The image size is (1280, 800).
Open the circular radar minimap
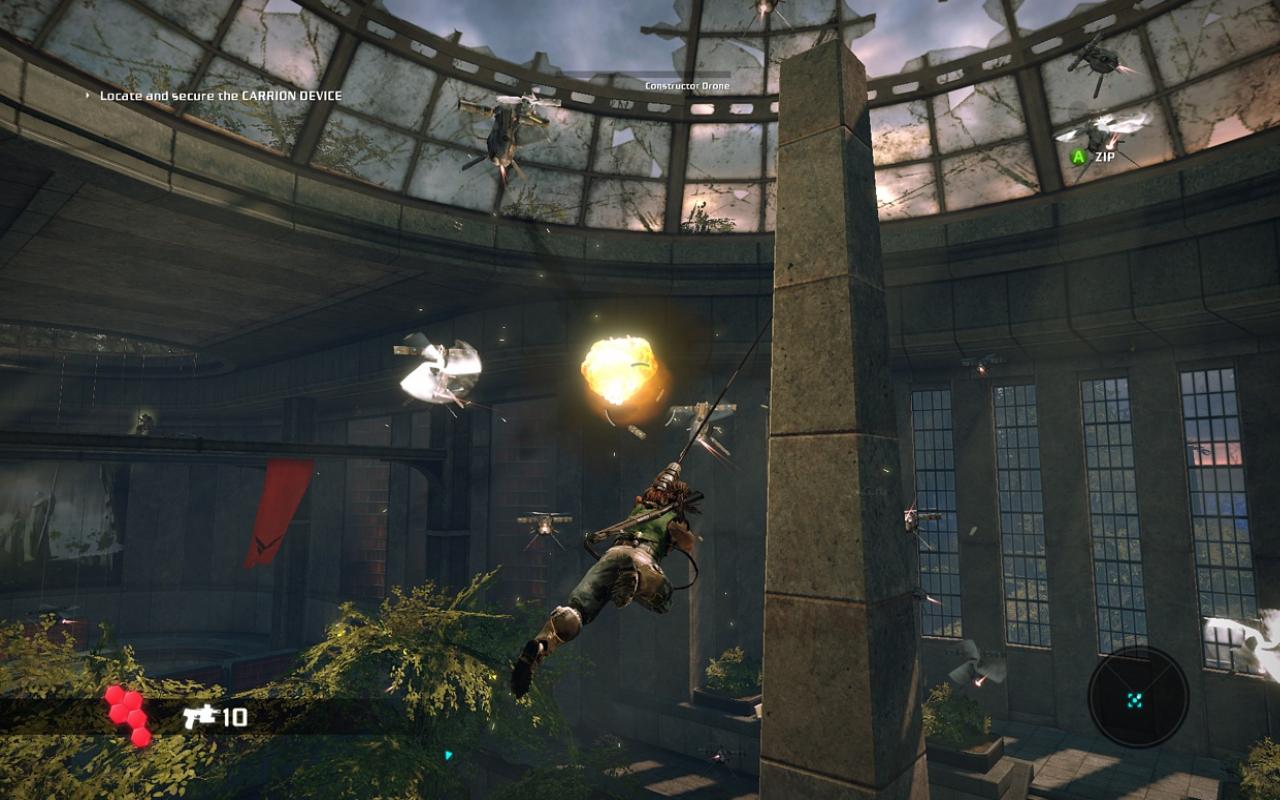click(x=1138, y=697)
